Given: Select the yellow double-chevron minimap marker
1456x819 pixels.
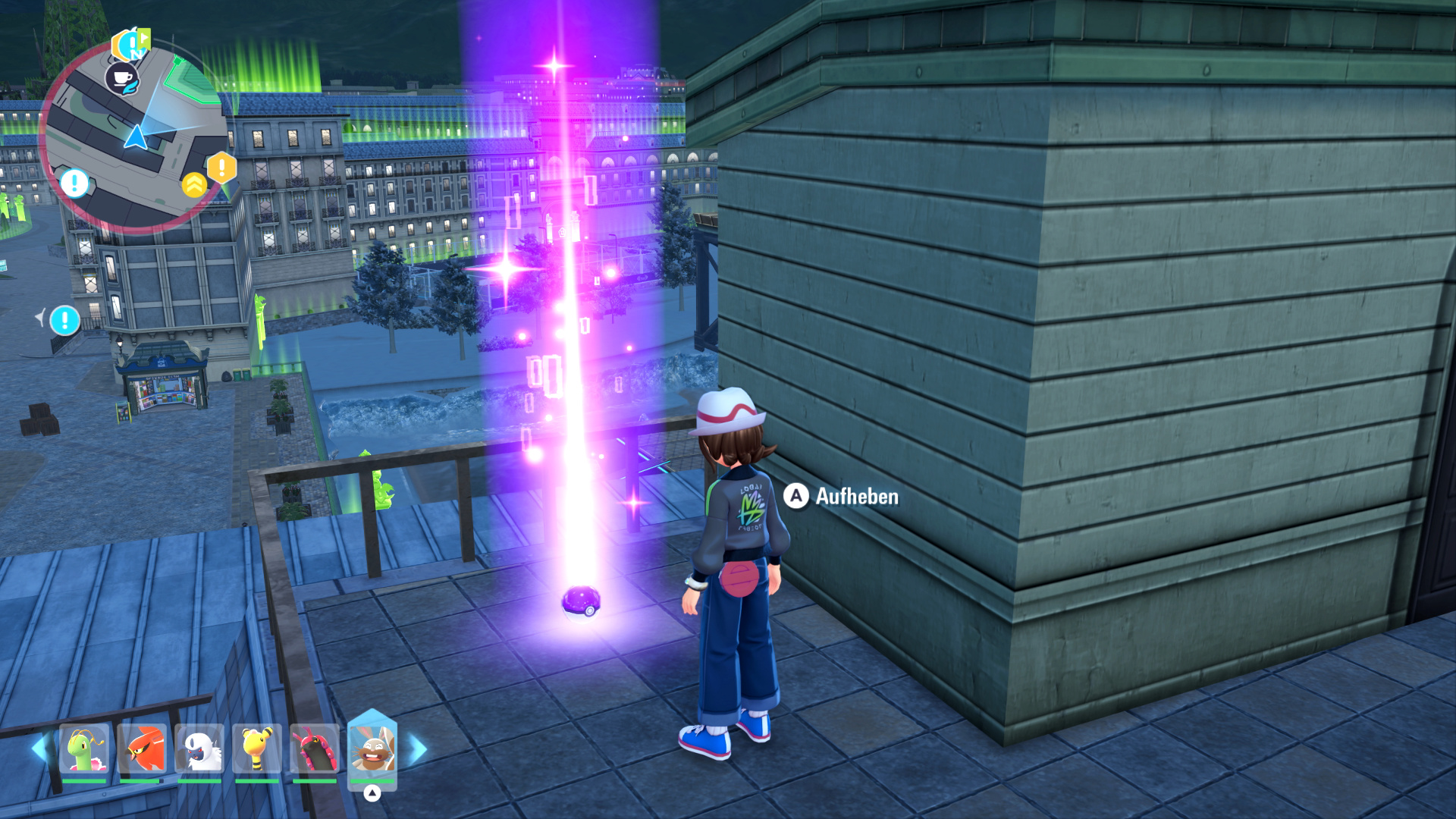Looking at the screenshot, I should [194, 184].
